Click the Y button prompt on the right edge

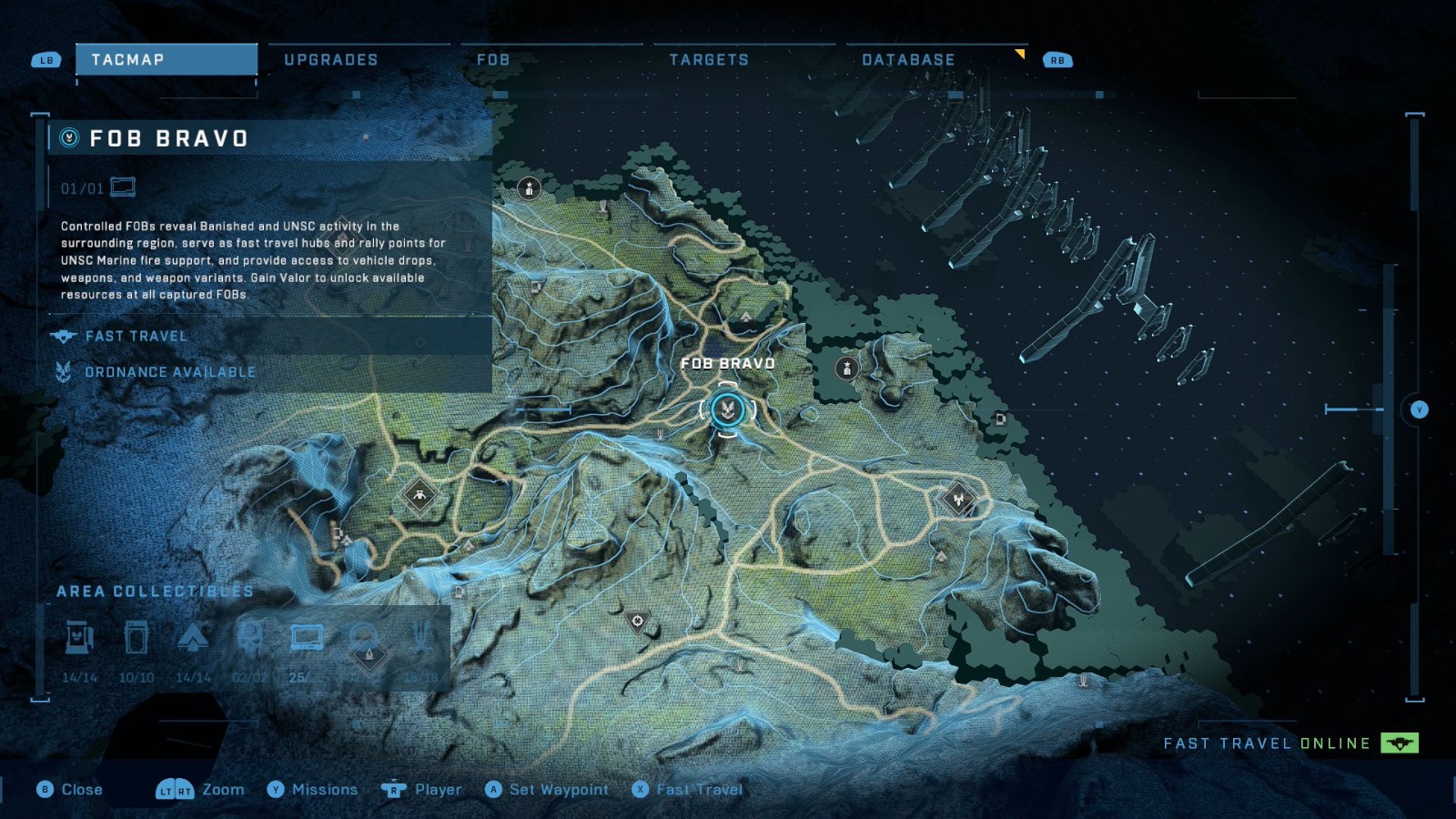coord(1420,409)
